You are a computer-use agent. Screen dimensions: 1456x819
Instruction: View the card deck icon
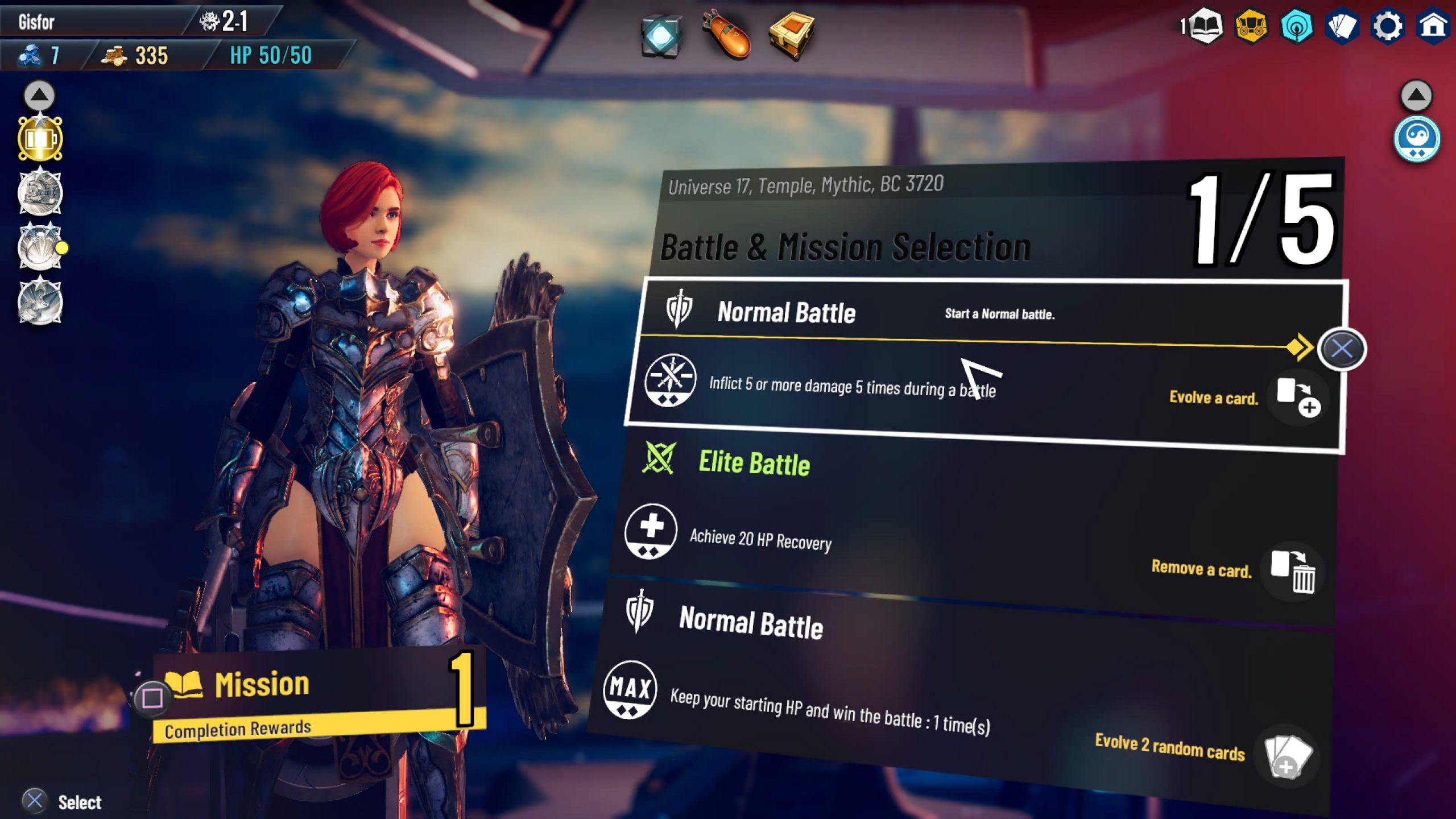(1342, 26)
